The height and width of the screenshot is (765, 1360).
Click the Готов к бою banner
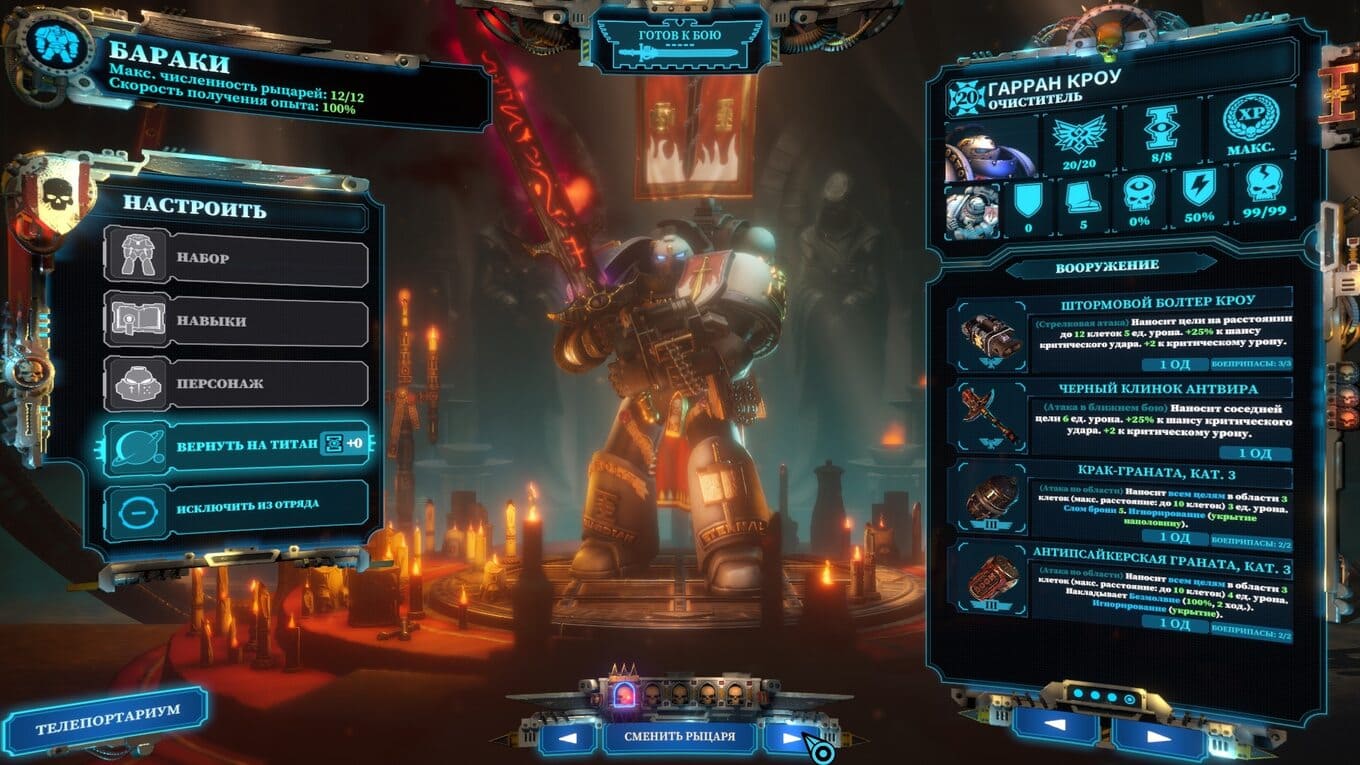pyautogui.click(x=679, y=45)
